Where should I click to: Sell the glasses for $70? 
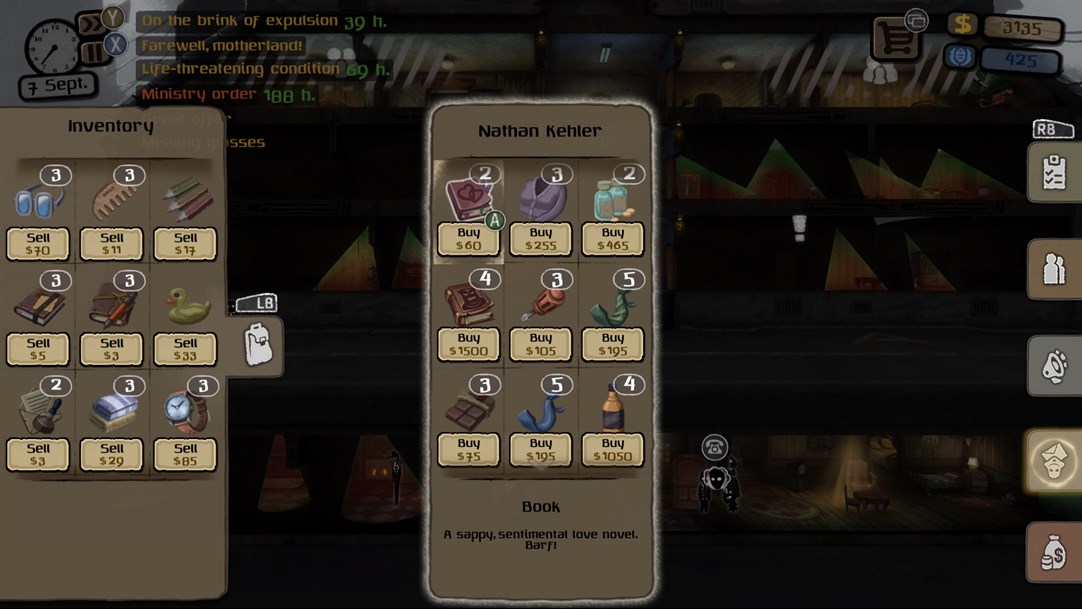(38, 244)
